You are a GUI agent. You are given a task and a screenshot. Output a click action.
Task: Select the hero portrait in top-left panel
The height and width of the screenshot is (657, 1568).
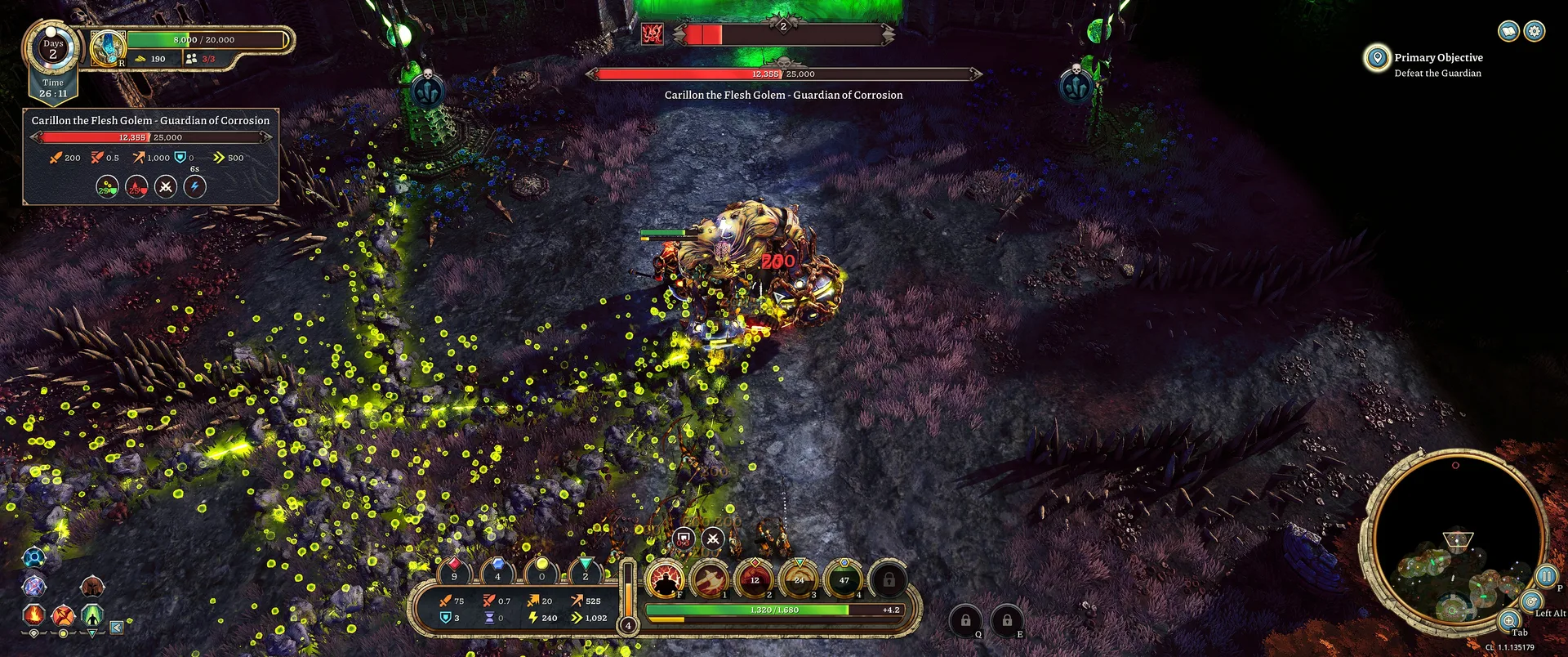pyautogui.click(x=107, y=47)
